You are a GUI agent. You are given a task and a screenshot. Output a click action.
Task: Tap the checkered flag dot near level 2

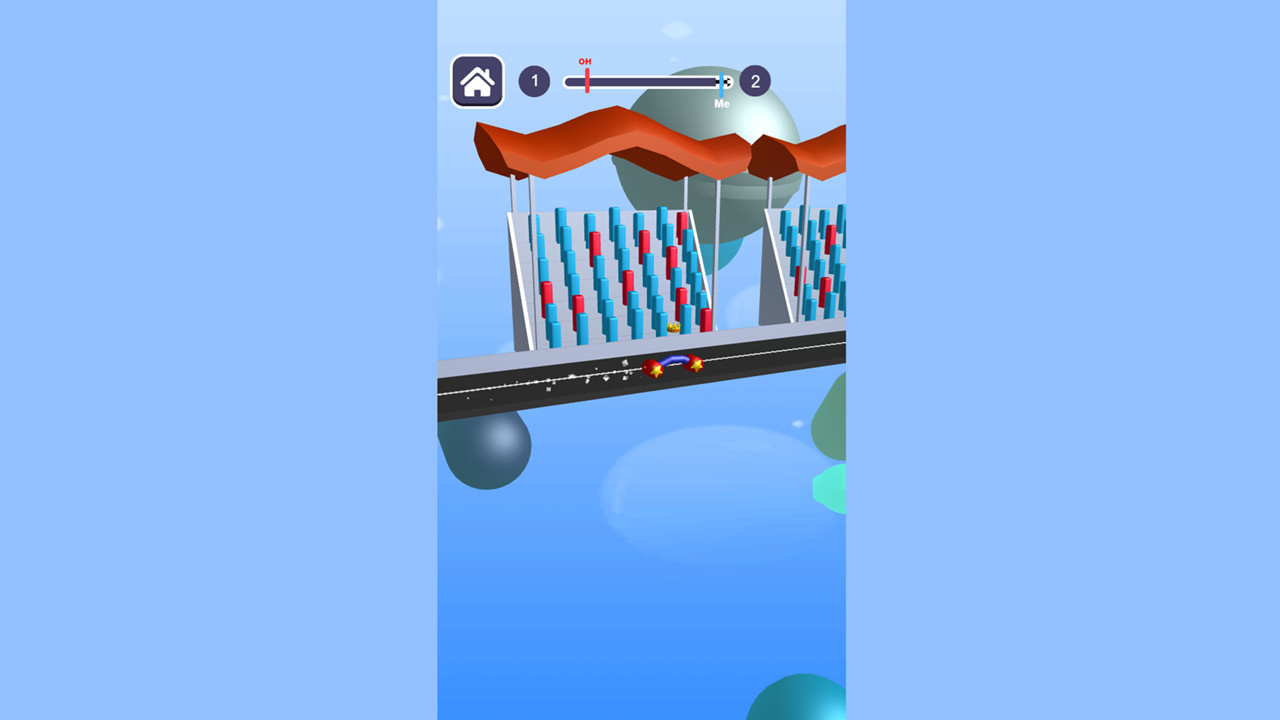click(x=727, y=81)
